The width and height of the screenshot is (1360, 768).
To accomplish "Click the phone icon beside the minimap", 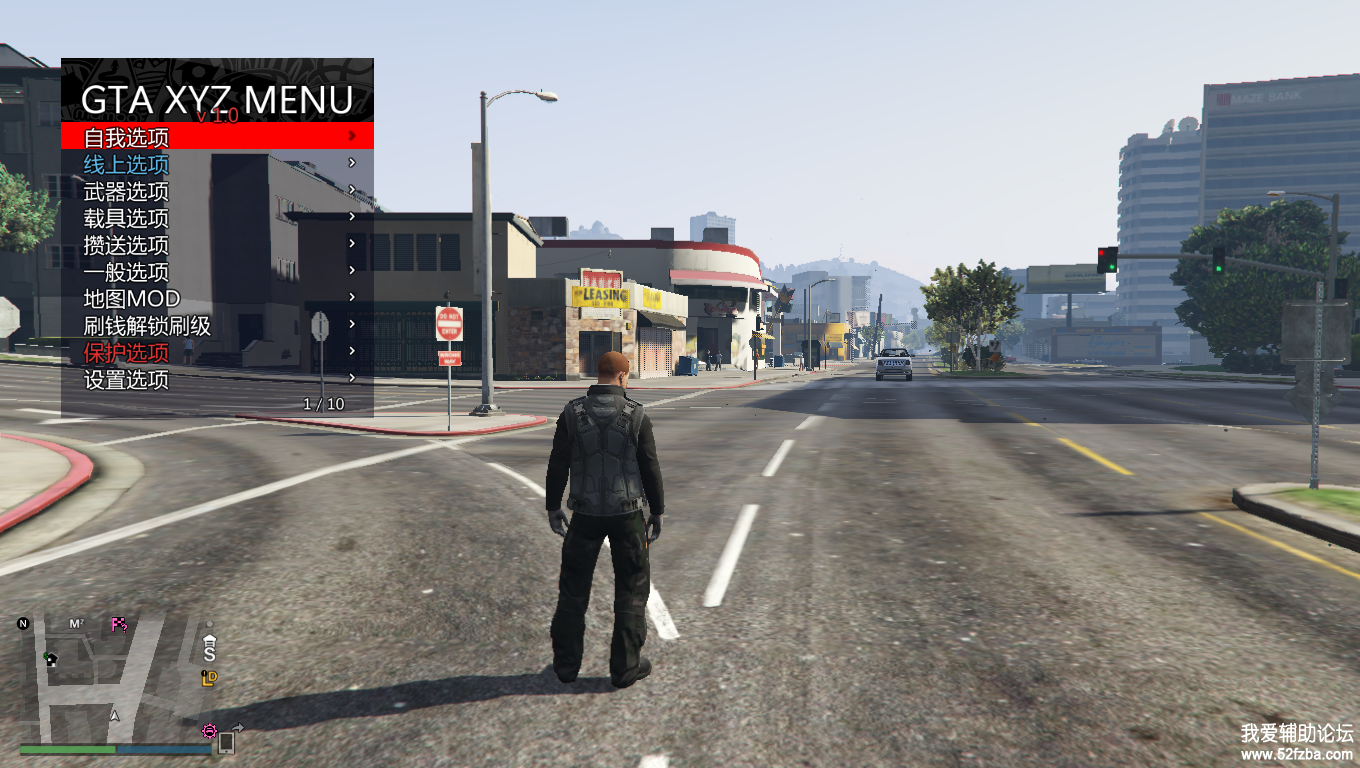I will coord(226,742).
